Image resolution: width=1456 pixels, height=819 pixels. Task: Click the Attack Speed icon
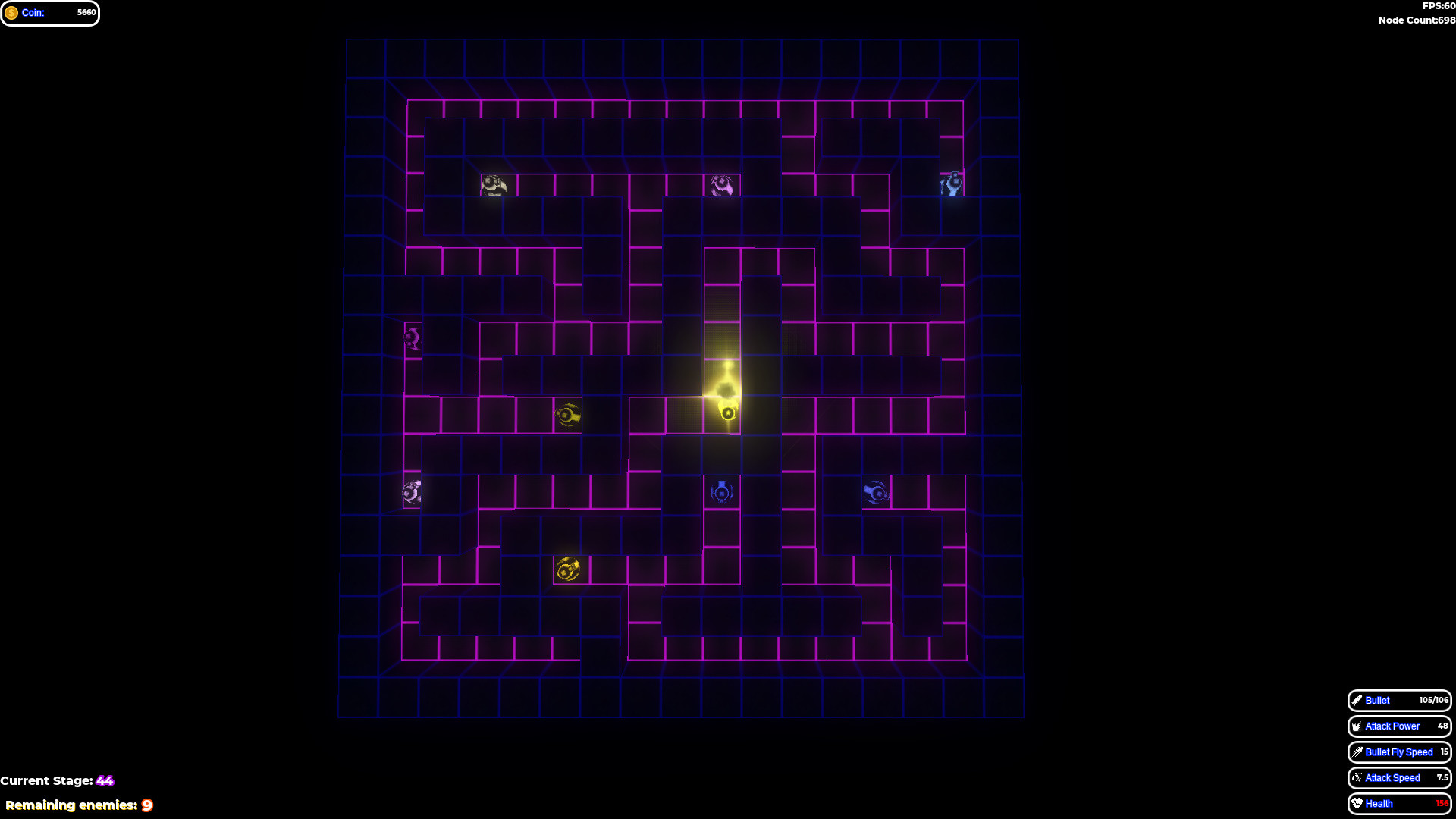(1357, 778)
